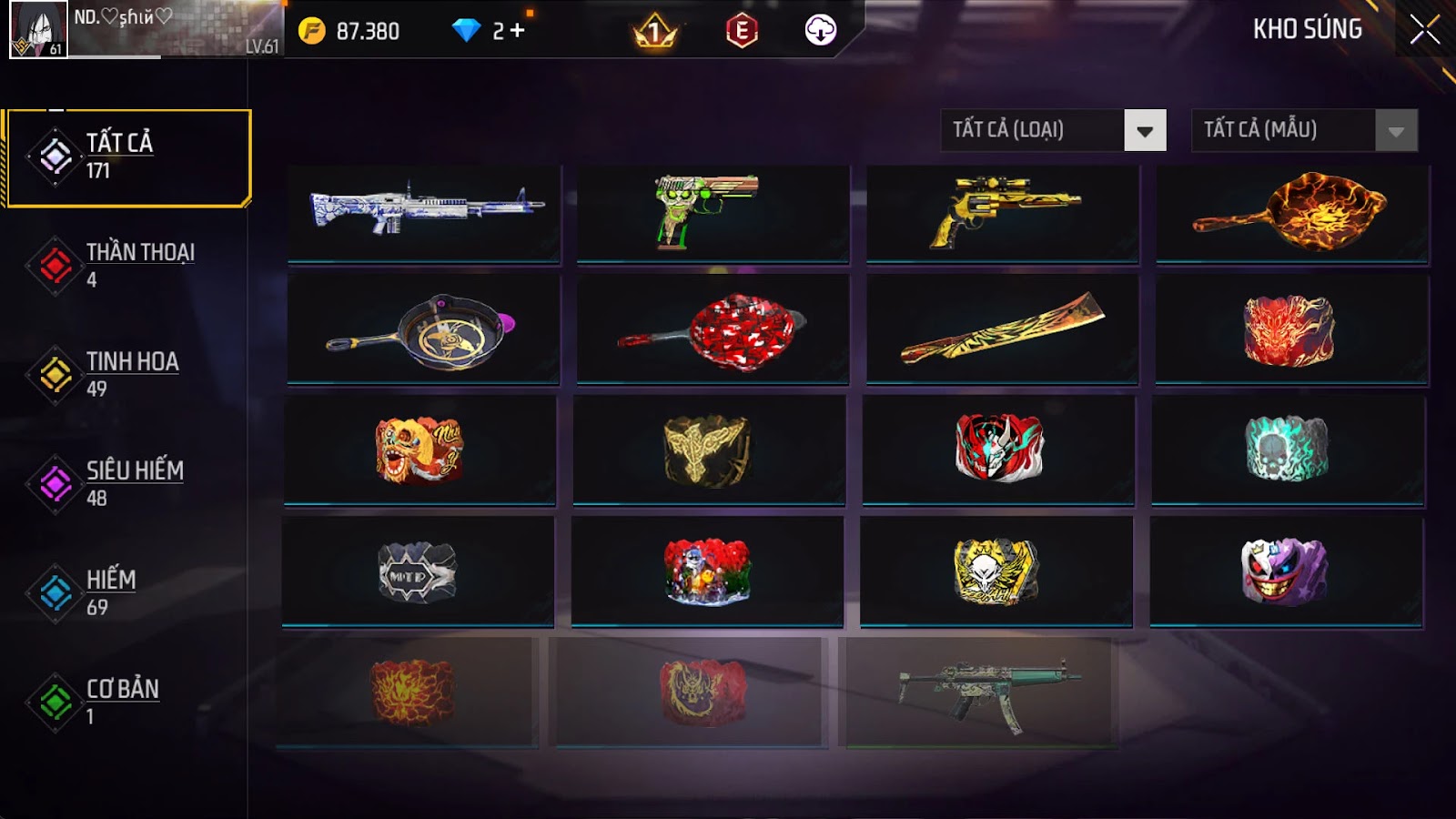Screen dimensions: 1456x819
Task: Select the red crystal pan skin
Action: tap(713, 329)
